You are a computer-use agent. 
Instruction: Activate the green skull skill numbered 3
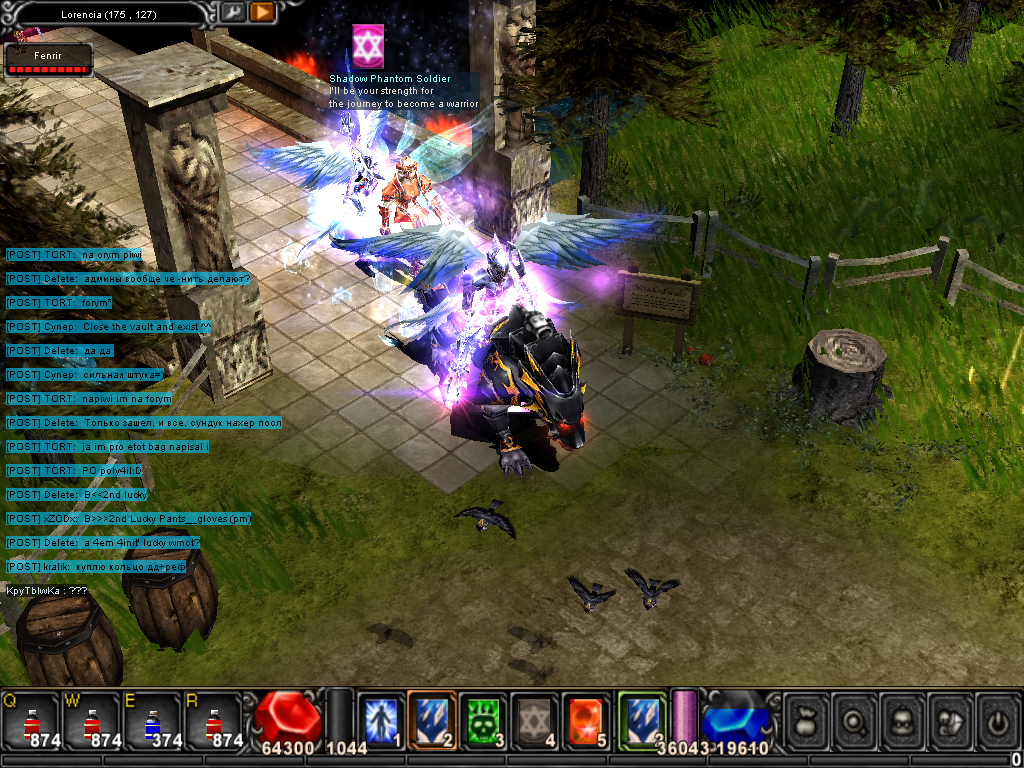click(483, 721)
